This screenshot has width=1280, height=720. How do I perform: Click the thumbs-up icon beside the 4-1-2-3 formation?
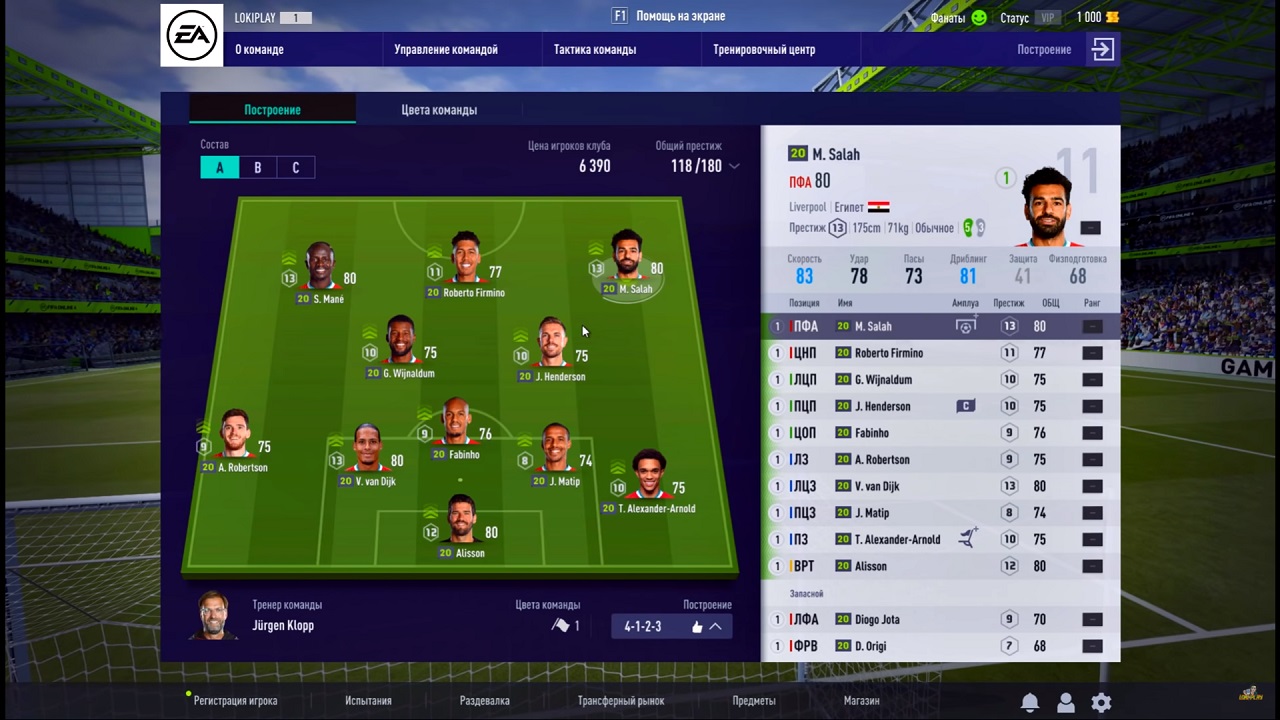click(697, 626)
